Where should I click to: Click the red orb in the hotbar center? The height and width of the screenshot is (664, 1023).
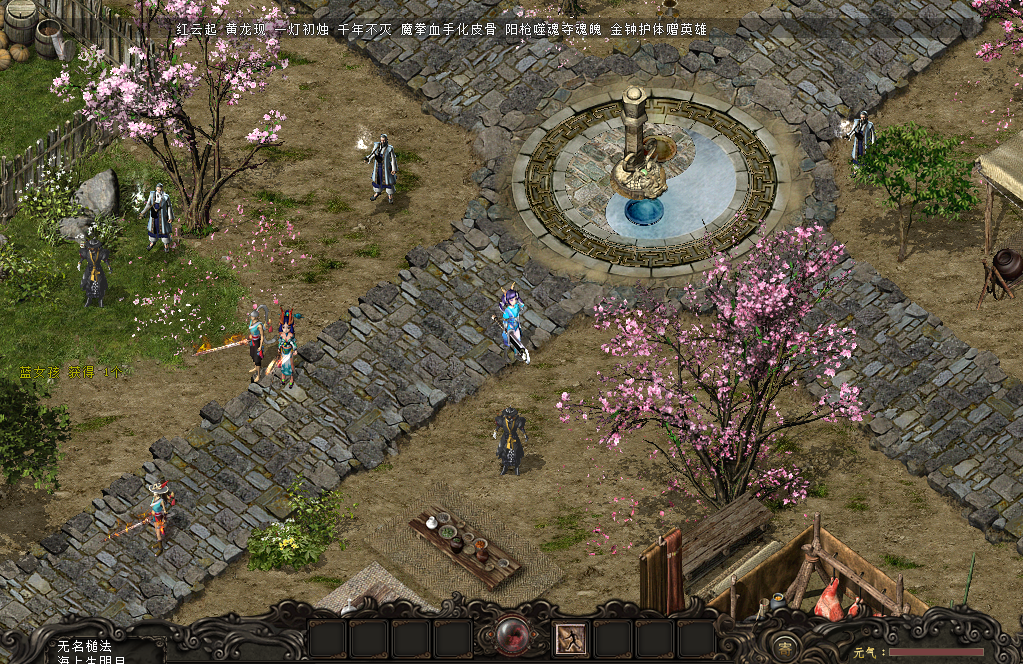[x=512, y=636]
